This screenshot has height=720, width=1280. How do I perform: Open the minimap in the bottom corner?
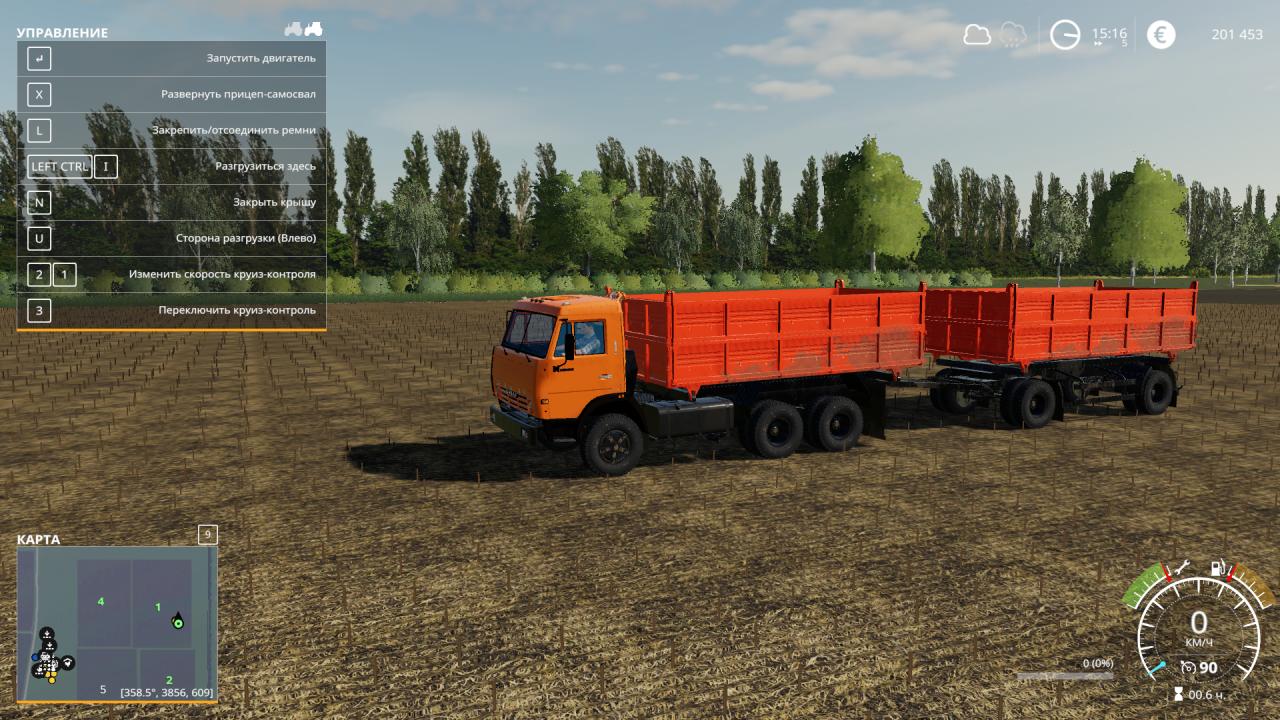coord(117,624)
